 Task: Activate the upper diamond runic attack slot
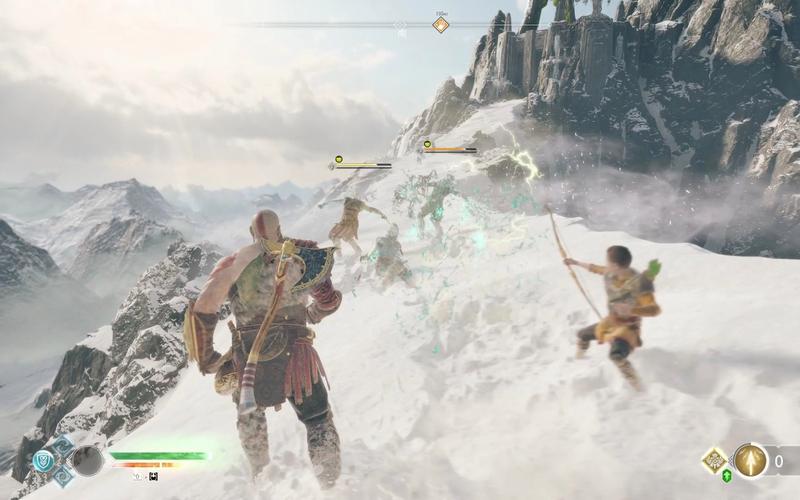(x=64, y=444)
